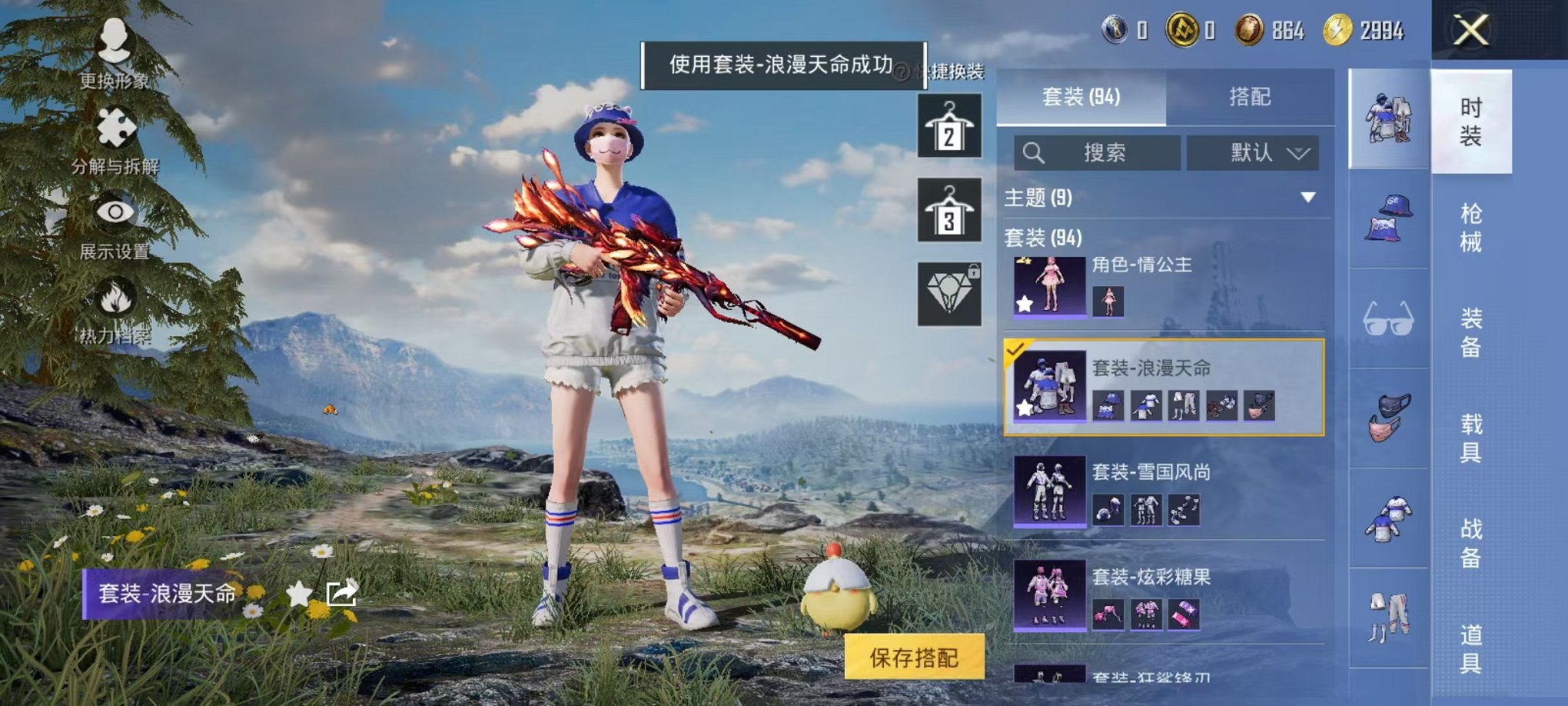Collapse the 主题 (9) section
The image size is (1568, 706).
pos(1307,198)
